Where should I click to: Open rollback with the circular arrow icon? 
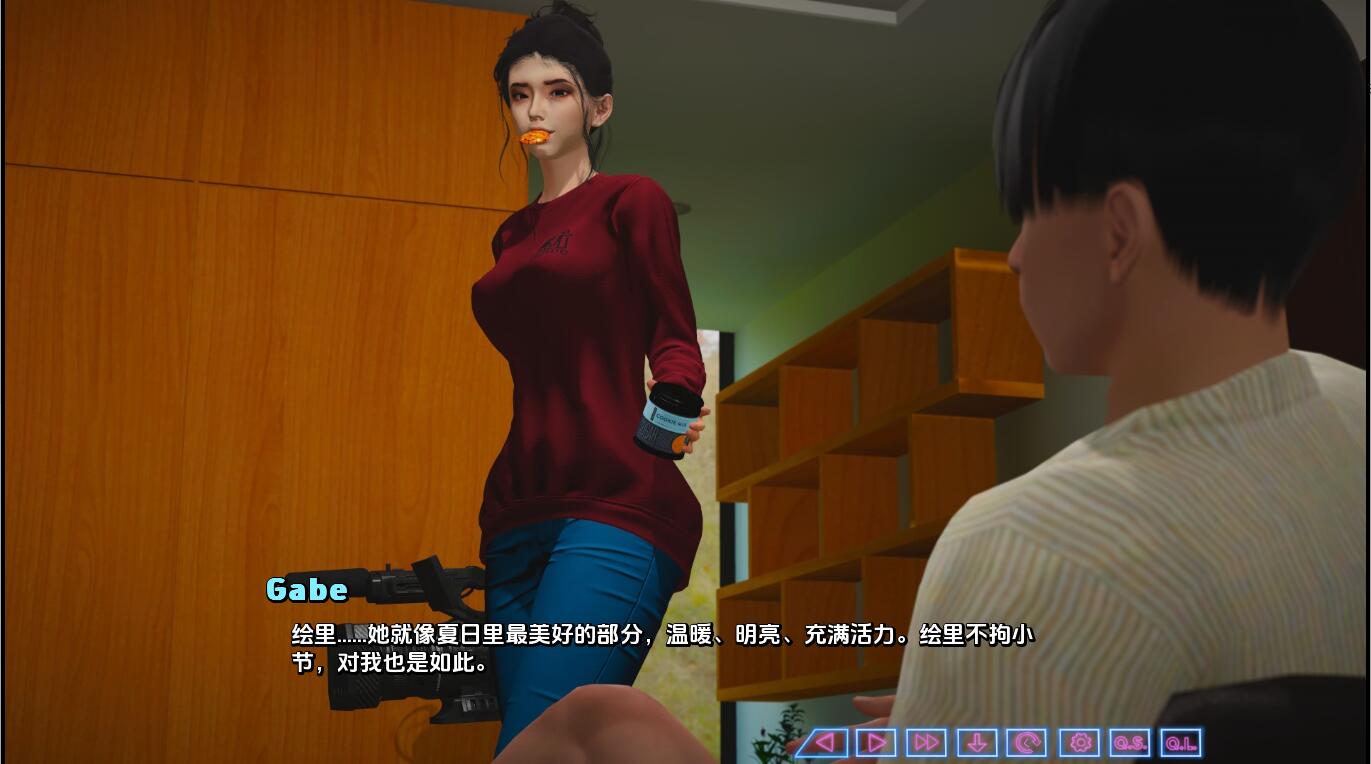pos(1027,743)
